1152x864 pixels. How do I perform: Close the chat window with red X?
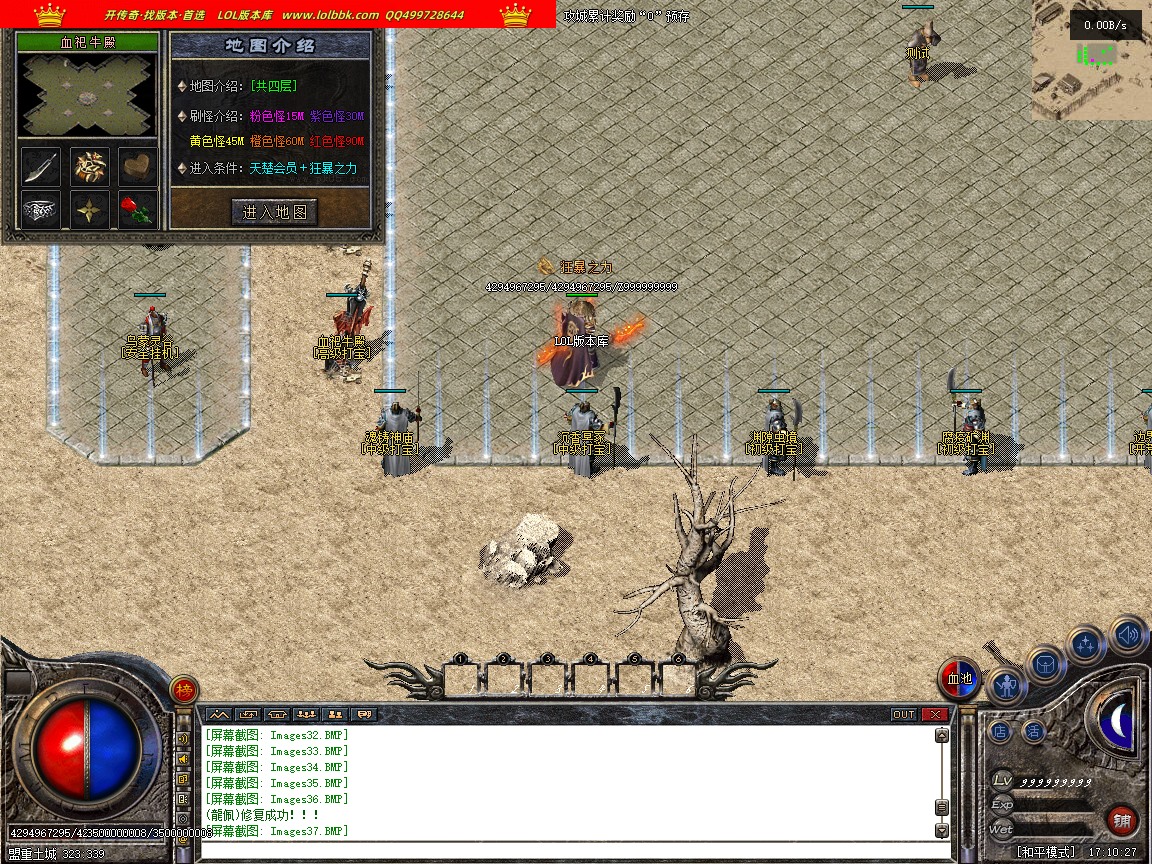[x=934, y=714]
